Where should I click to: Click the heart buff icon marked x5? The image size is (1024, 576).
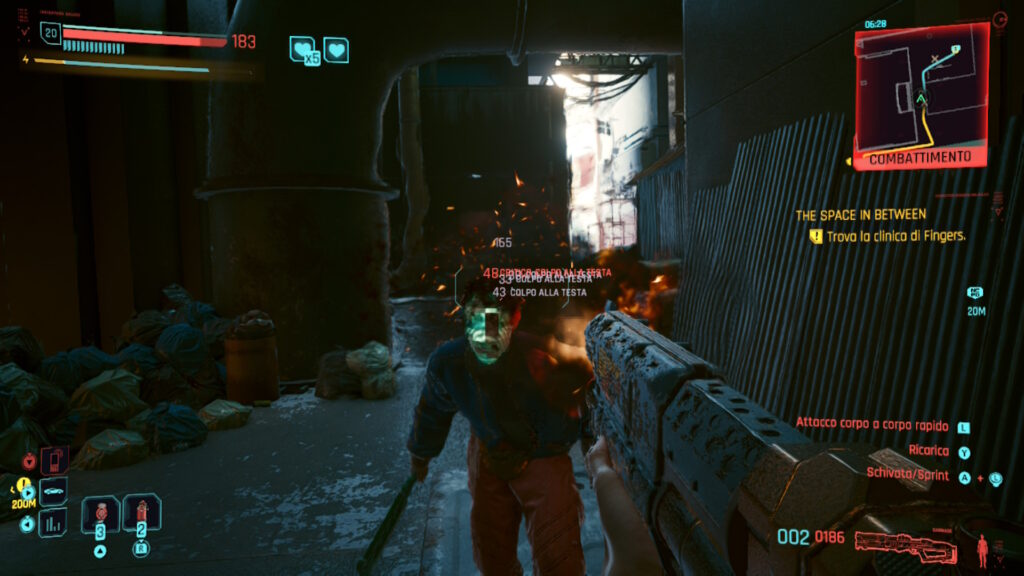302,50
